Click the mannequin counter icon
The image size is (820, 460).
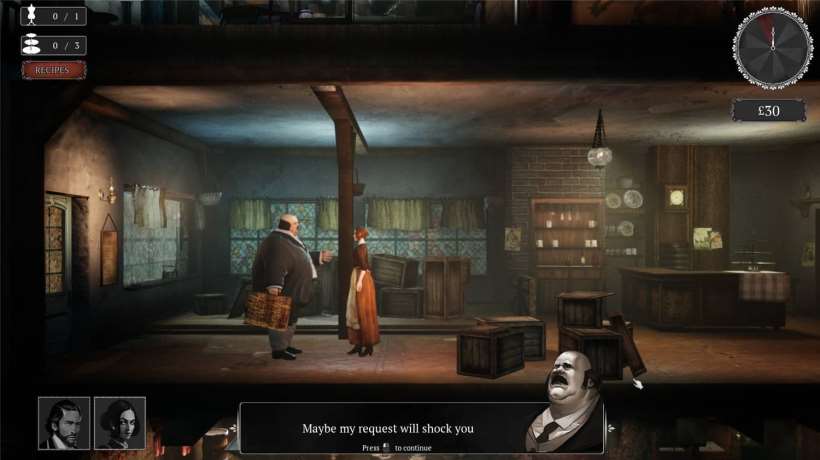pyautogui.click(x=30, y=16)
